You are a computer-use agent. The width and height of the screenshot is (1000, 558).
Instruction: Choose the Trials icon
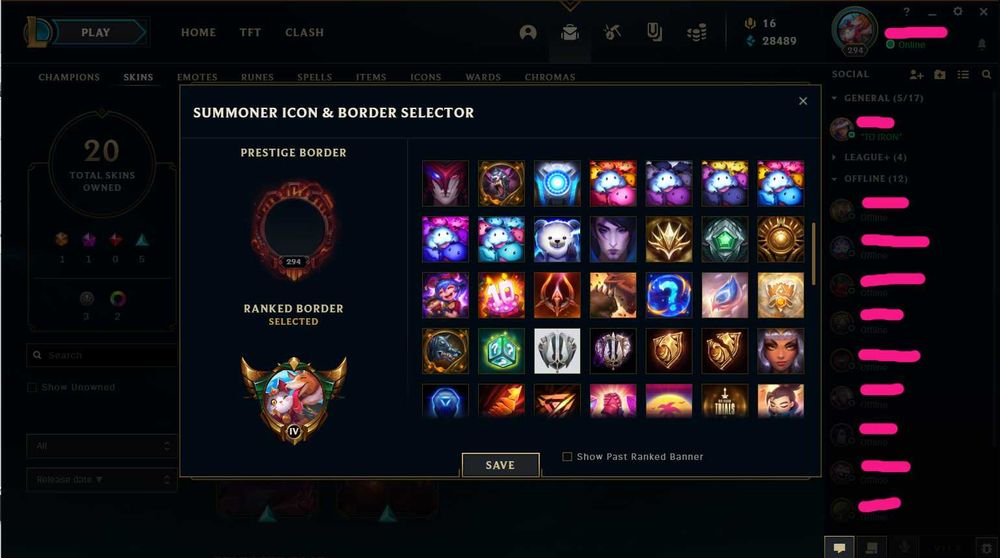(724, 400)
